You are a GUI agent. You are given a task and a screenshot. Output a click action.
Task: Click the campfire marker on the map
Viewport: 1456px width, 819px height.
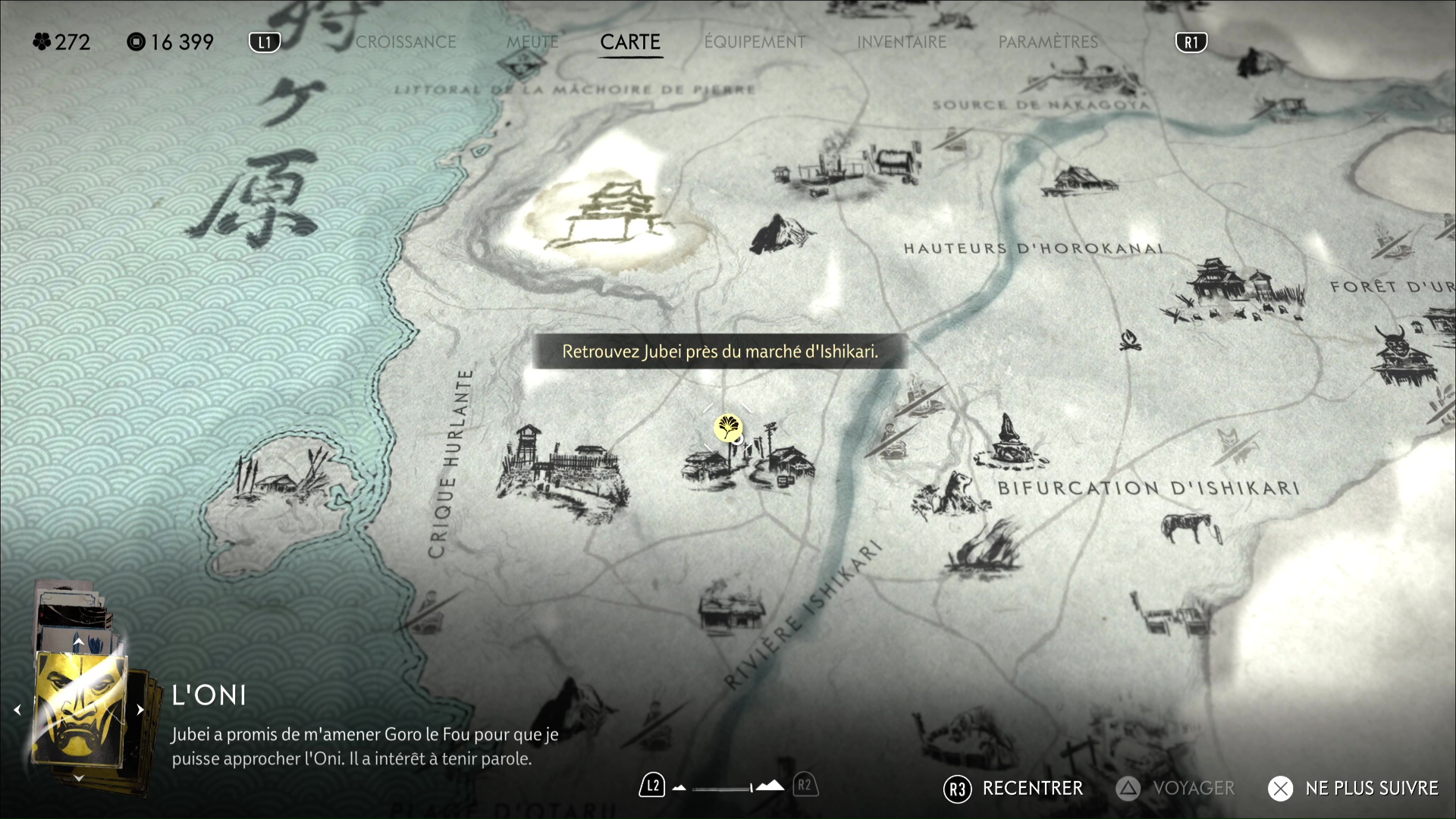[1130, 339]
